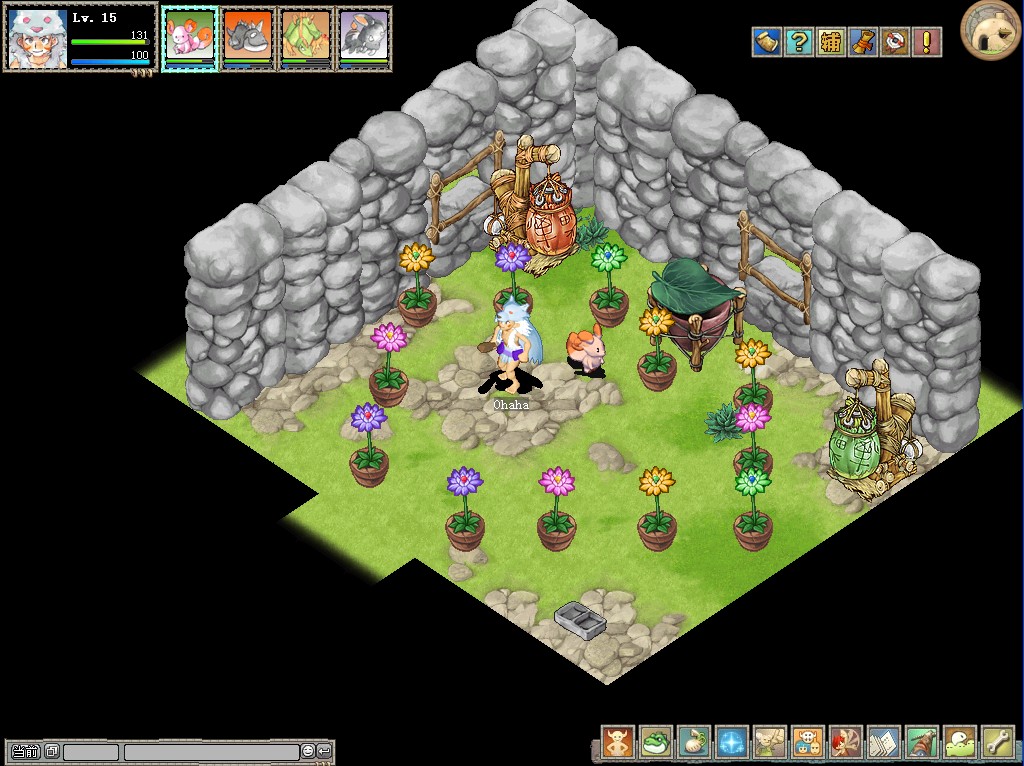Open the tied scroll icon
Viewport: 1024px width, 766px height.
(x=863, y=42)
